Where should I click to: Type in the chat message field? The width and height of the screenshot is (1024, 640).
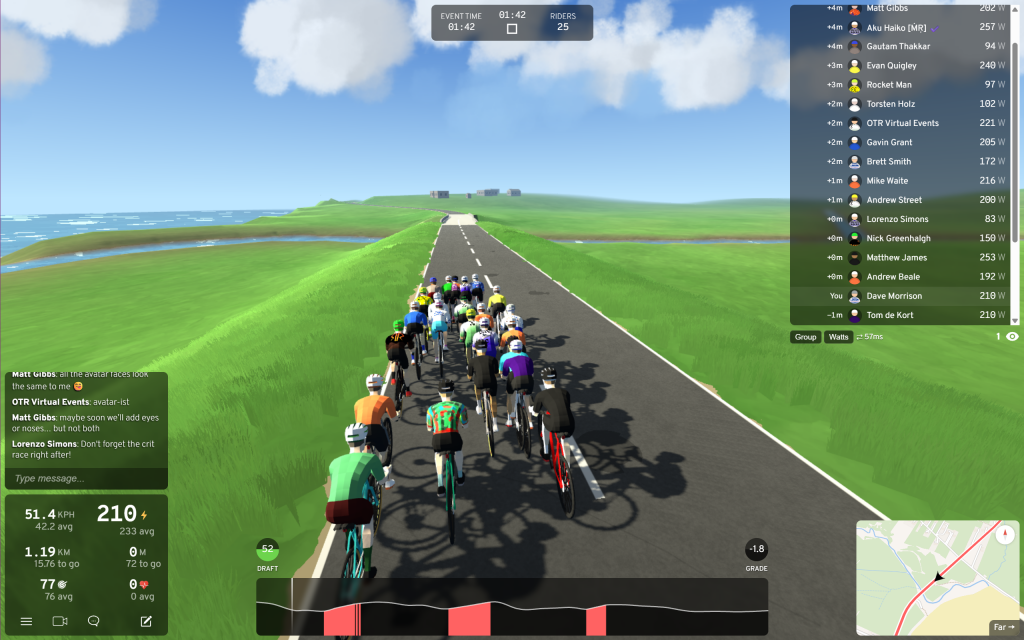coord(85,478)
